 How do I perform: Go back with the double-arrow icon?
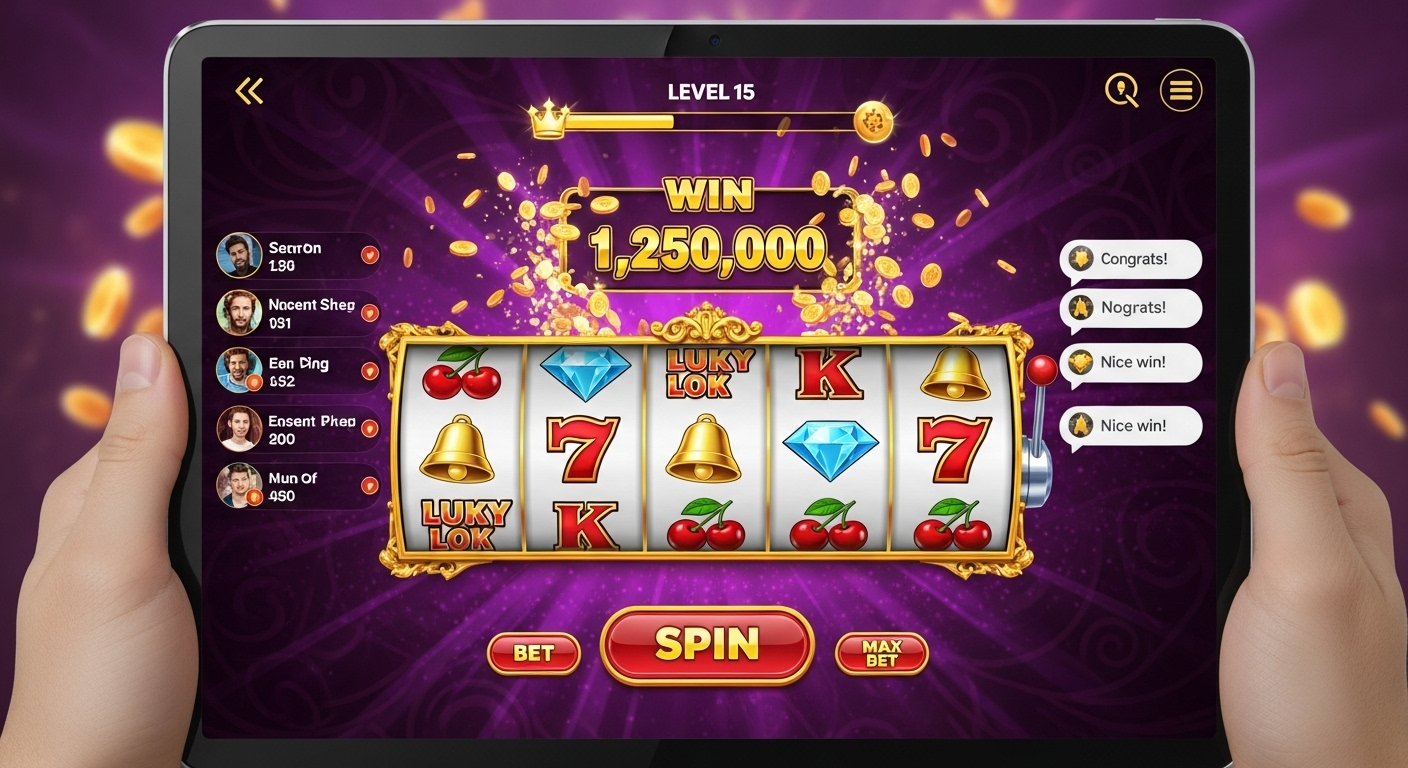click(x=249, y=92)
